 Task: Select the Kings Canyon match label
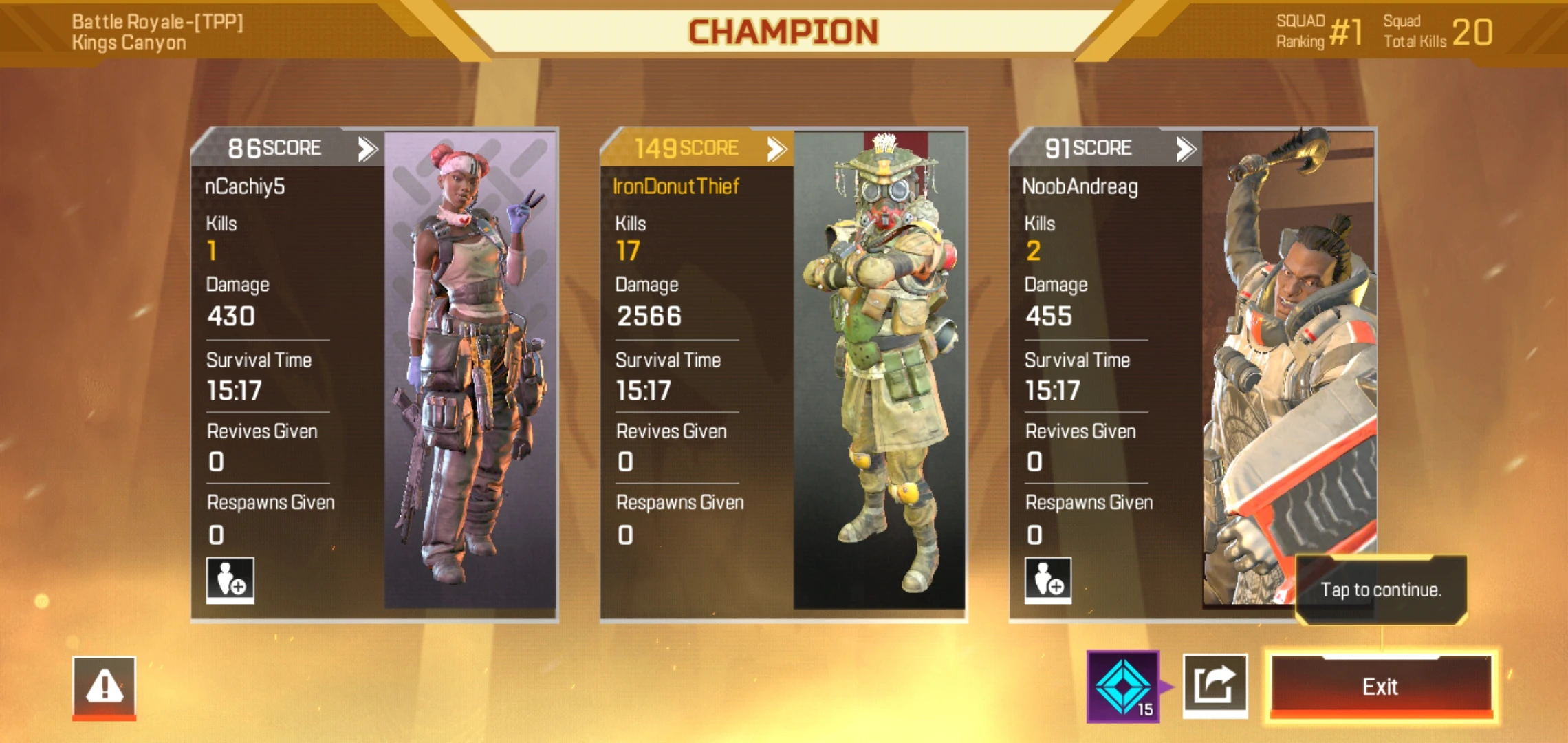click(129, 41)
